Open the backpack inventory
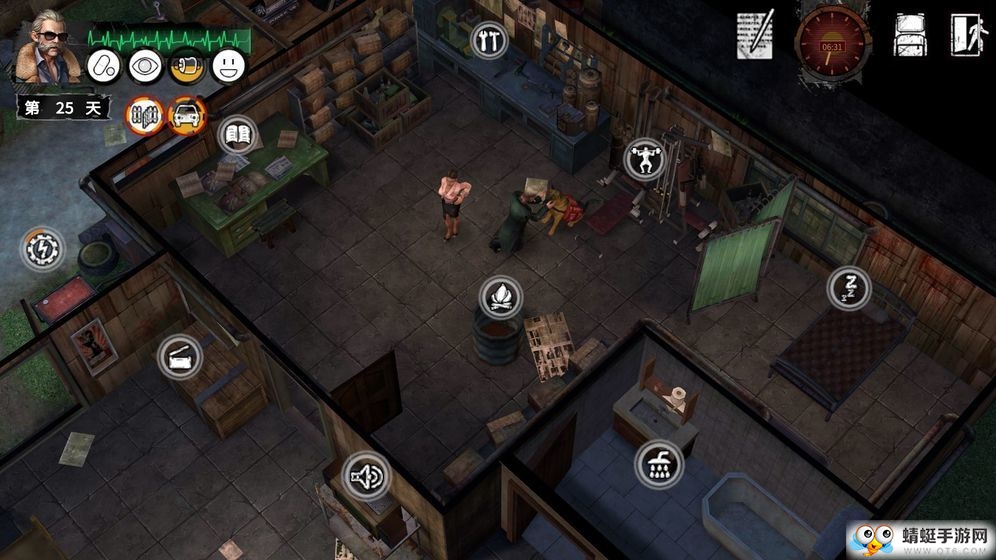The width and height of the screenshot is (996, 560). 909,36
